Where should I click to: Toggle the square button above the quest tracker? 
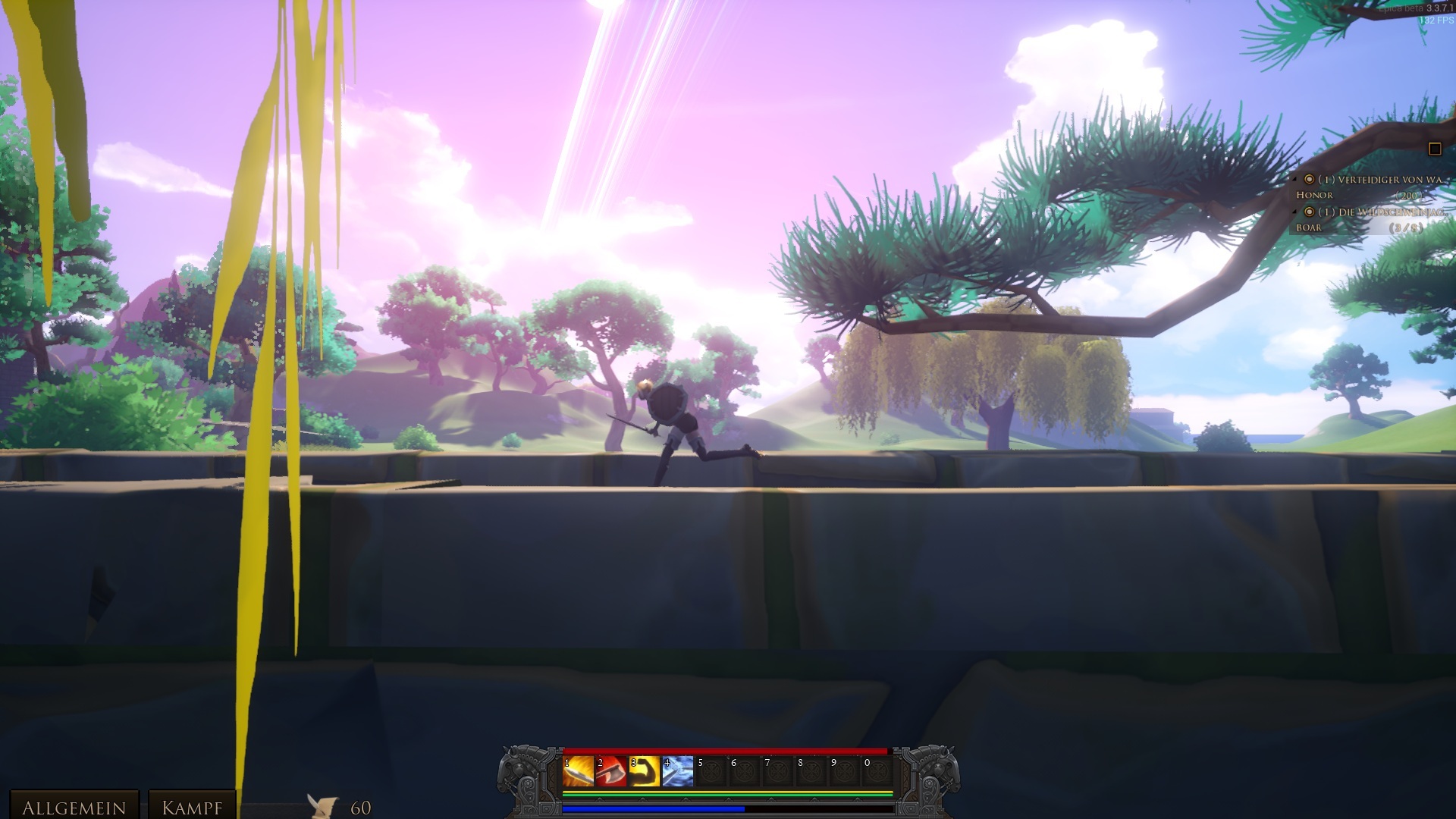pyautogui.click(x=1434, y=149)
